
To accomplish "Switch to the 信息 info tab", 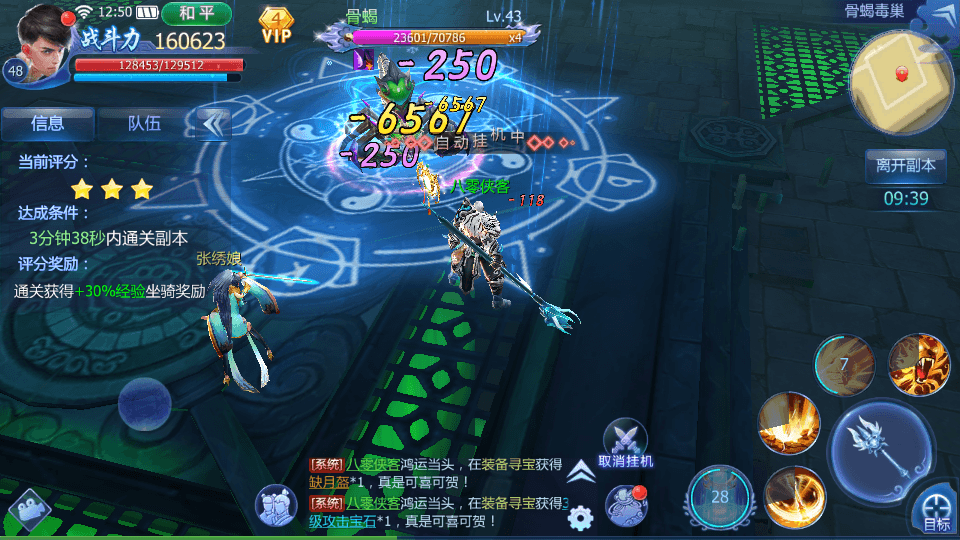I will 48,124.
